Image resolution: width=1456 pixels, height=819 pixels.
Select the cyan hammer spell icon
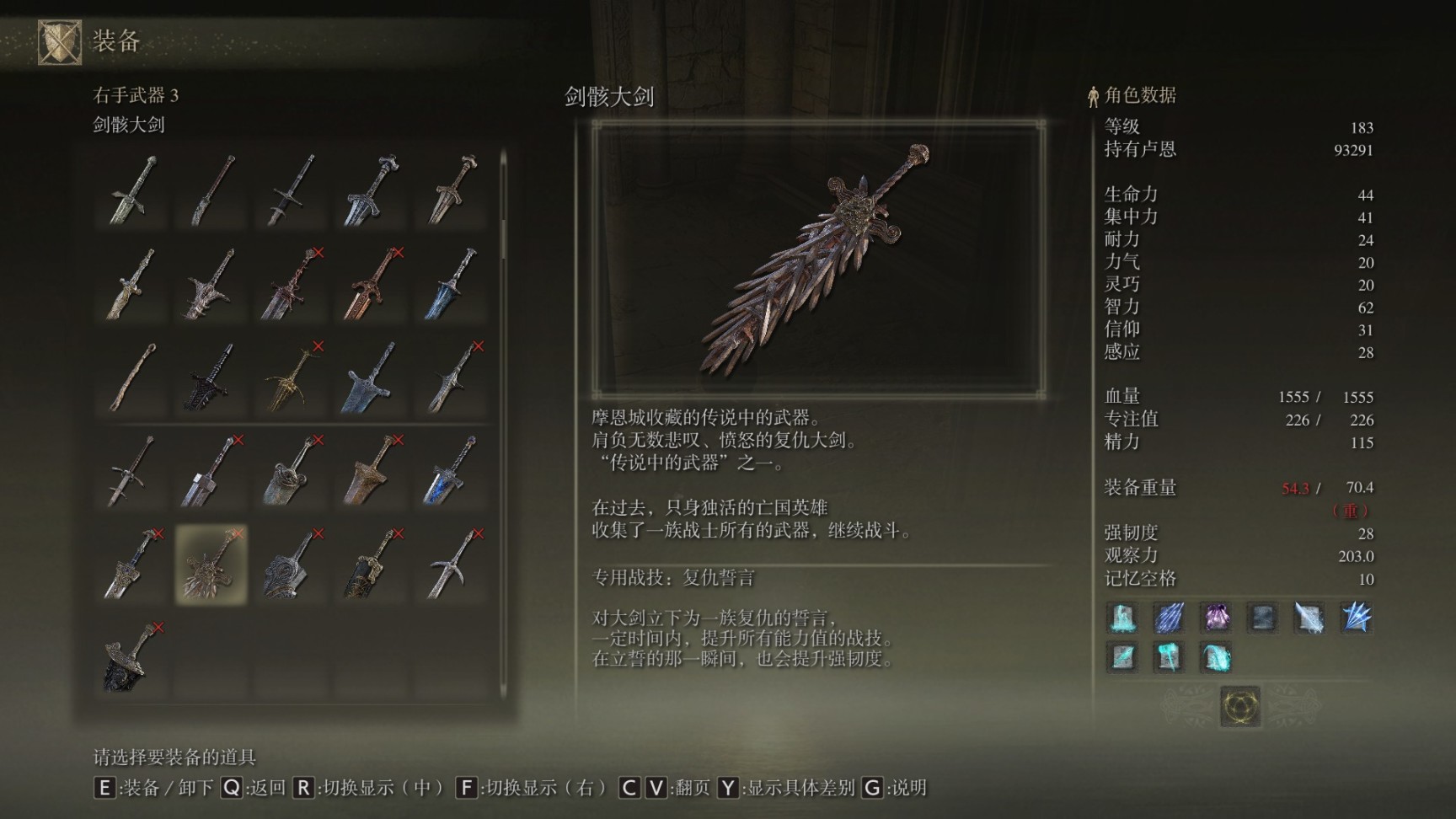(x=1168, y=656)
